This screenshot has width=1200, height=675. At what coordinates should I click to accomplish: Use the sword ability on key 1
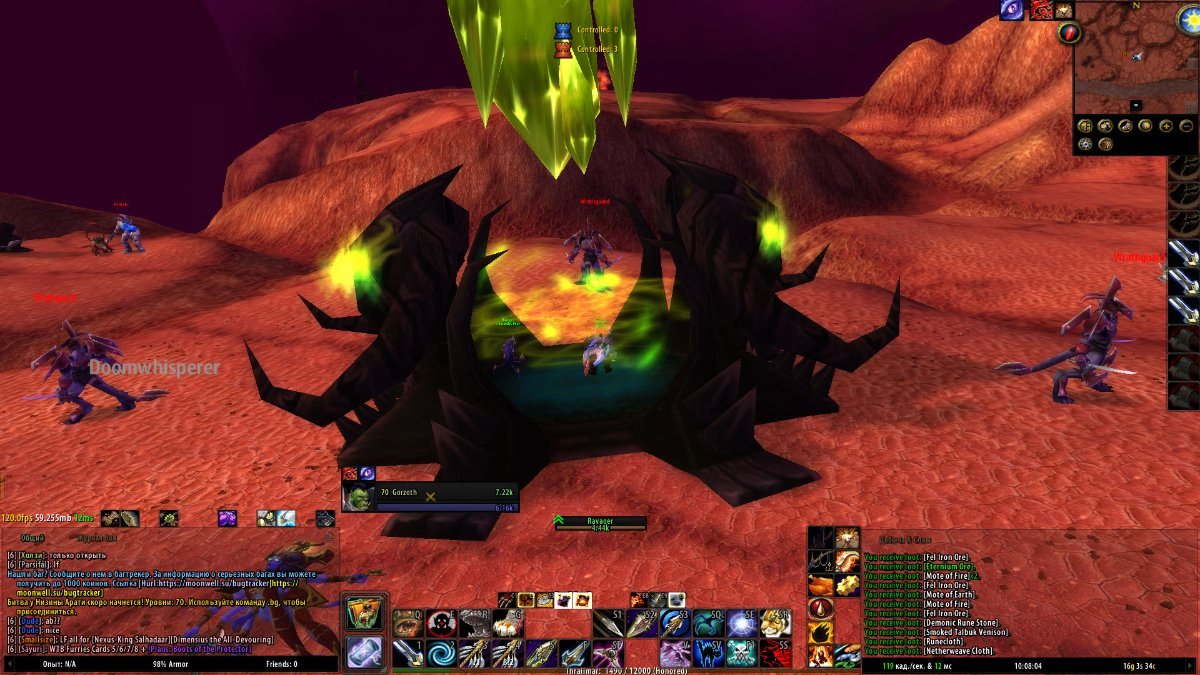click(x=407, y=654)
